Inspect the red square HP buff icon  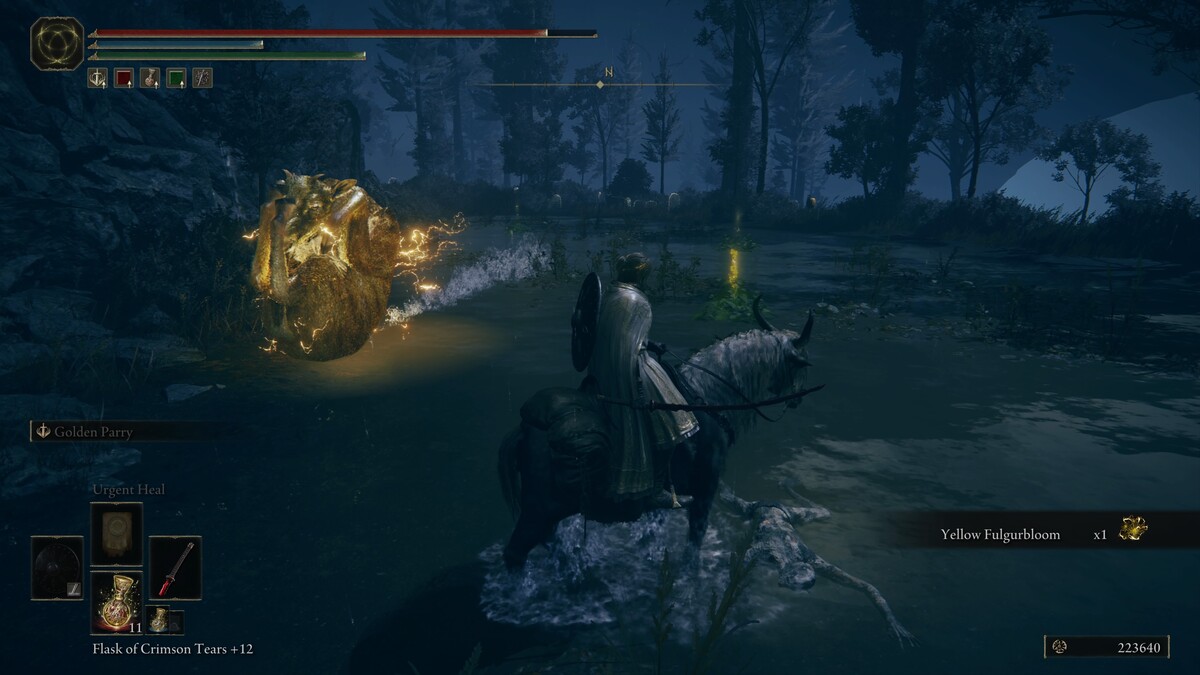(x=124, y=78)
